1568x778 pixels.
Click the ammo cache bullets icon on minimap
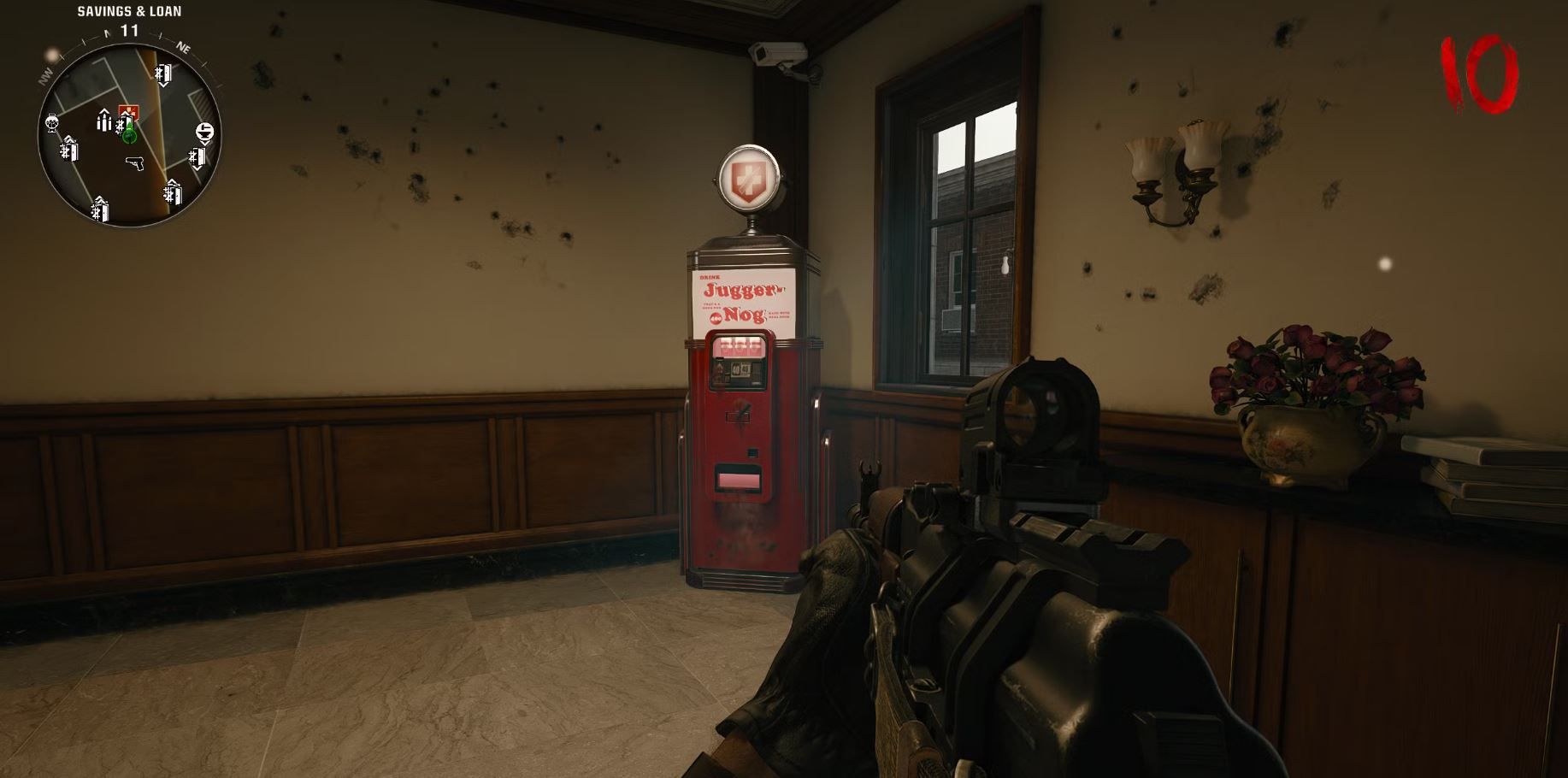pos(103,122)
